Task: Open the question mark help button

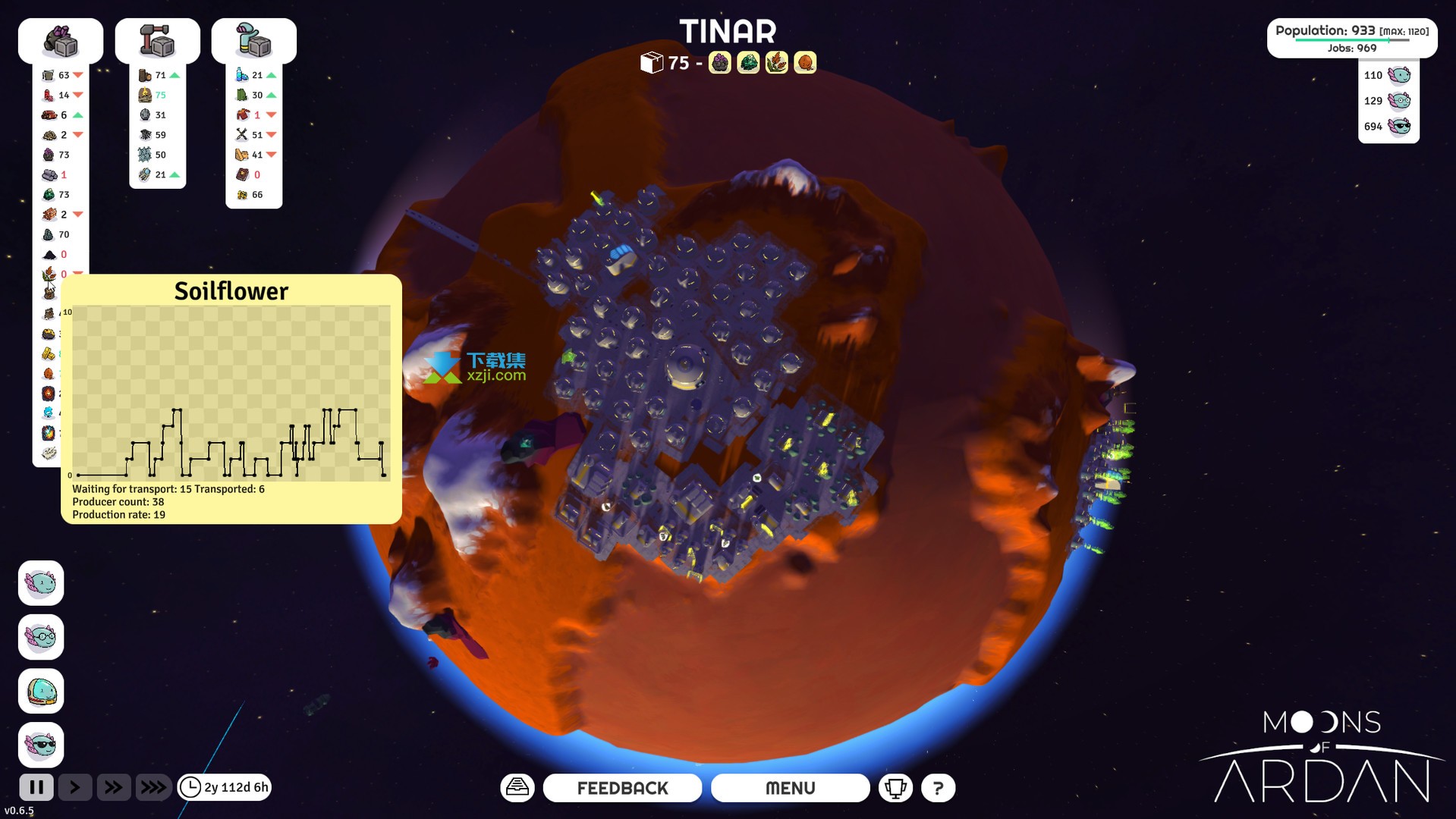Action: (x=938, y=788)
